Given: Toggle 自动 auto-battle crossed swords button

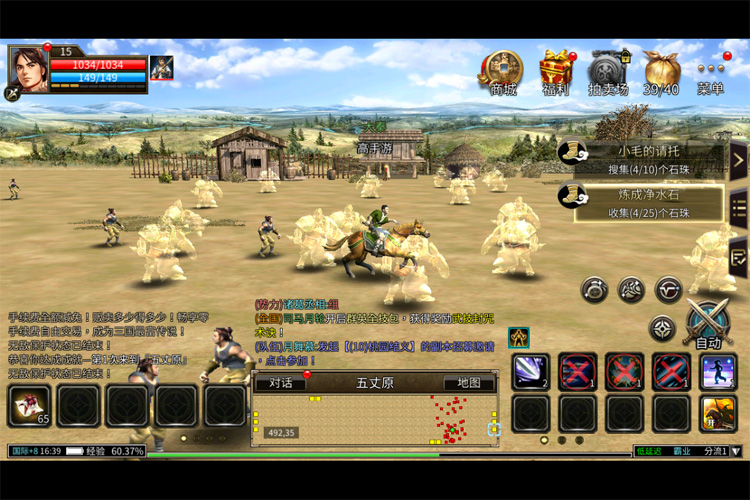Looking at the screenshot, I should click(x=707, y=325).
